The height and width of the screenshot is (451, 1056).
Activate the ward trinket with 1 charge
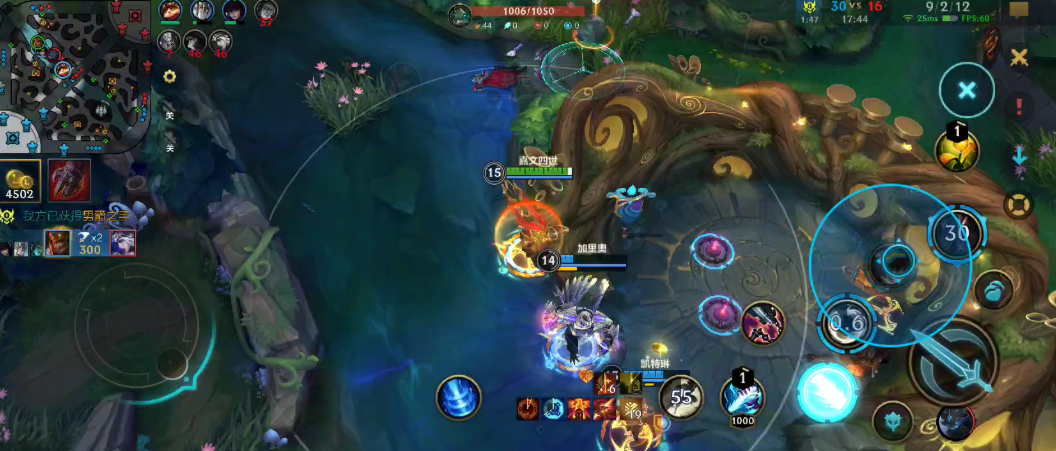coord(956,149)
